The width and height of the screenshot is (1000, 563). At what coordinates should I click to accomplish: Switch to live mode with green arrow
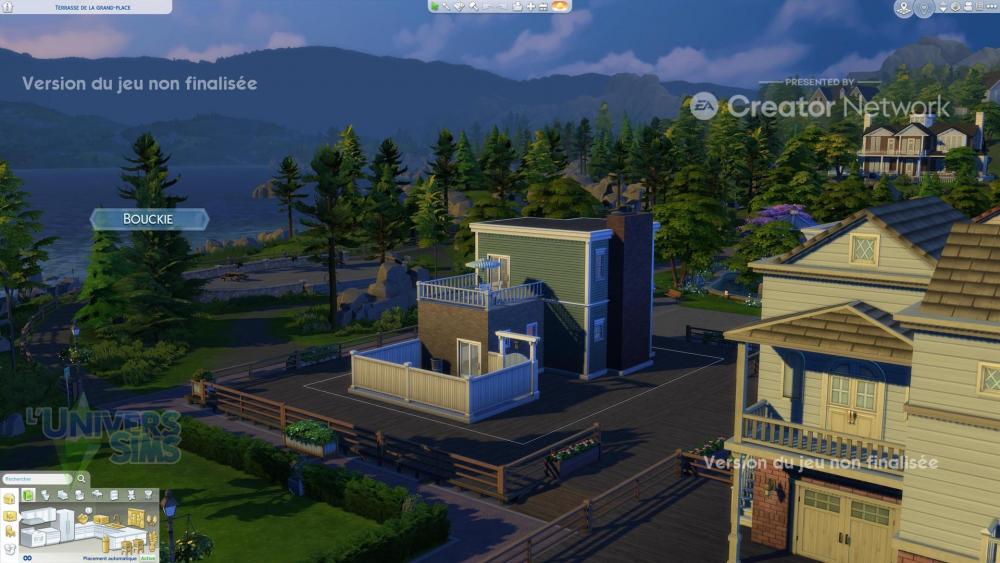(435, 6)
